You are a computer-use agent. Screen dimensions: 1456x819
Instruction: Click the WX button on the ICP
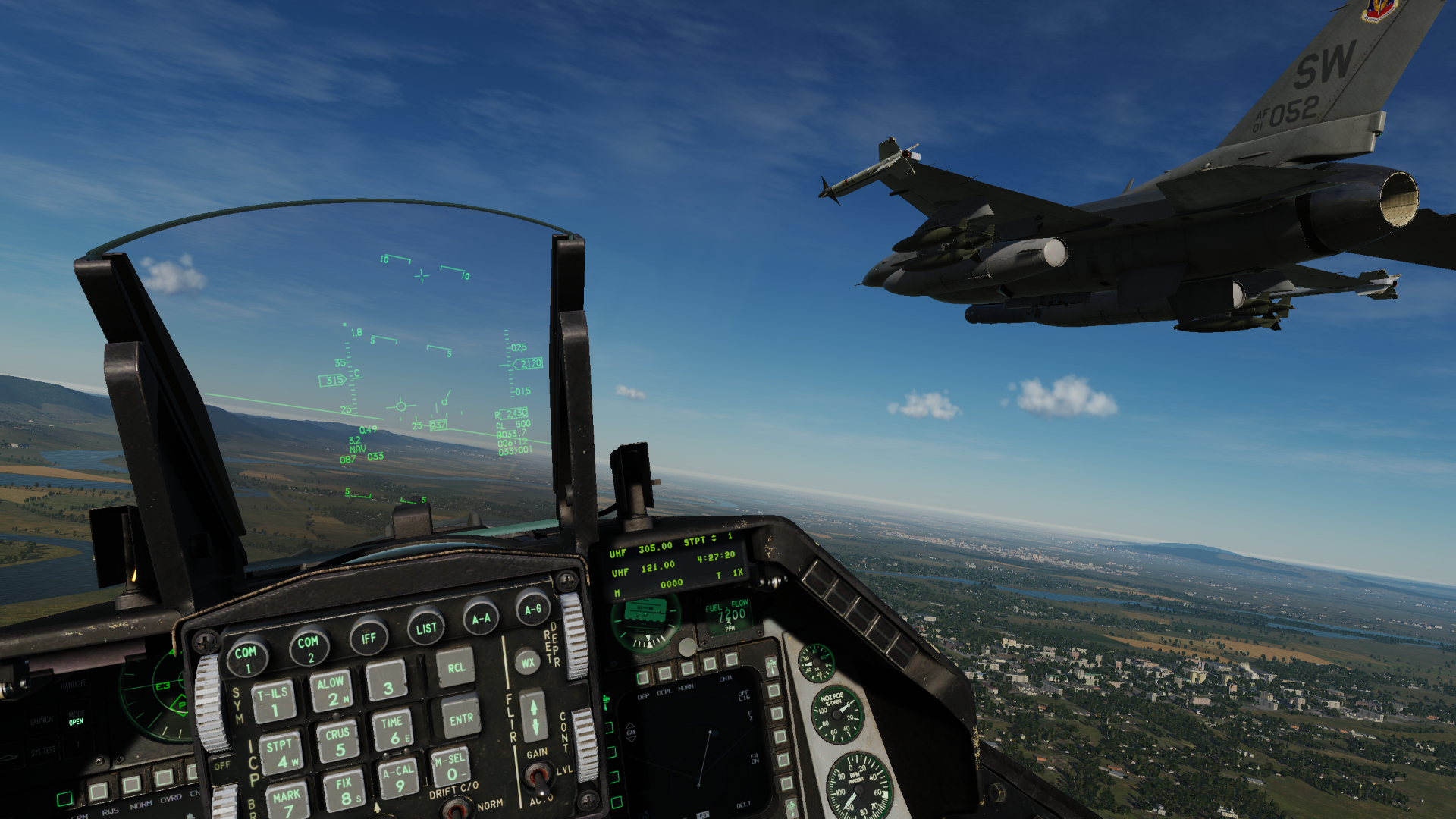click(x=527, y=662)
